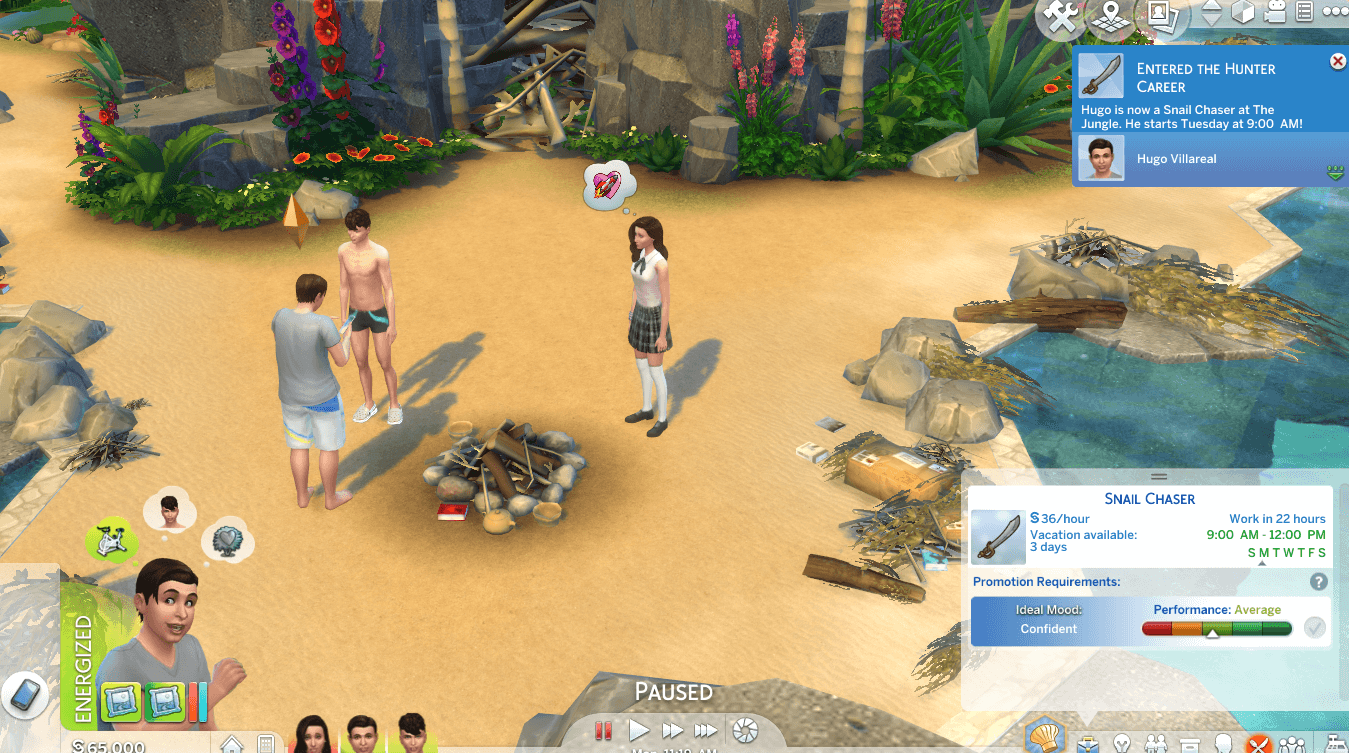
Task: Open the world map pin icon
Action: pos(1109,18)
